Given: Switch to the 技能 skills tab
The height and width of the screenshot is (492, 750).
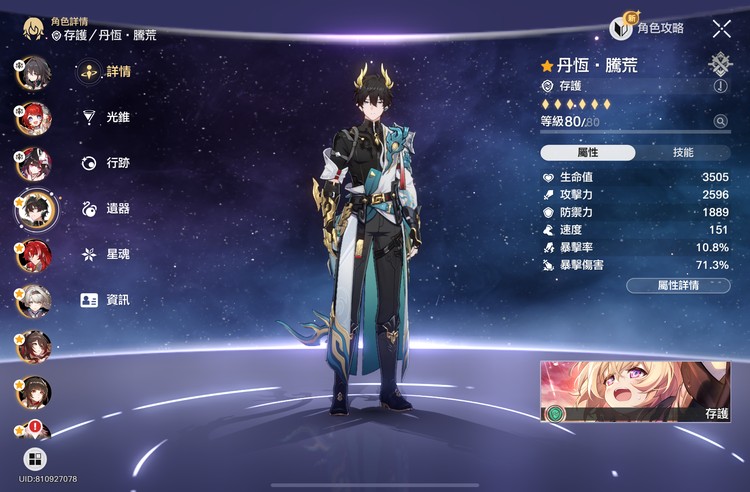Looking at the screenshot, I should coord(683,153).
